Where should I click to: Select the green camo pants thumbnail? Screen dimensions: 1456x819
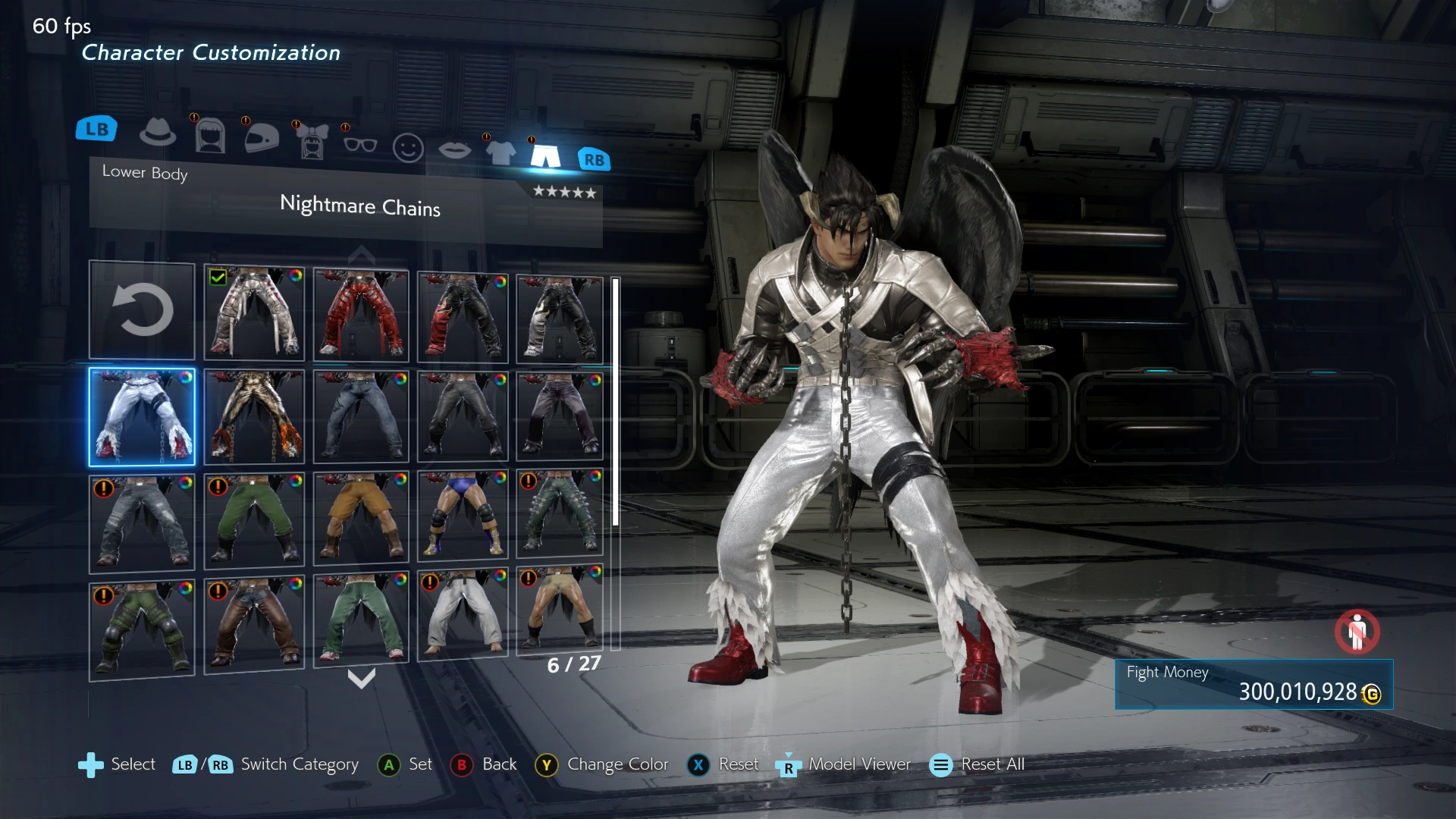(x=142, y=629)
